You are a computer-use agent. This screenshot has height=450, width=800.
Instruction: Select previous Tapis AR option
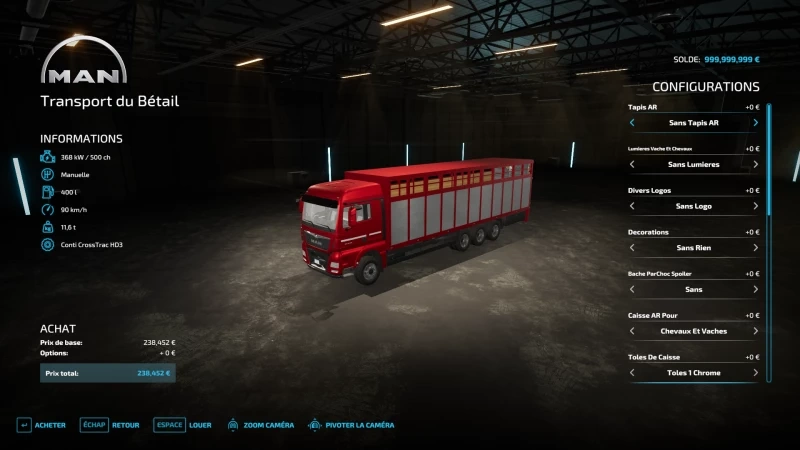tap(632, 123)
